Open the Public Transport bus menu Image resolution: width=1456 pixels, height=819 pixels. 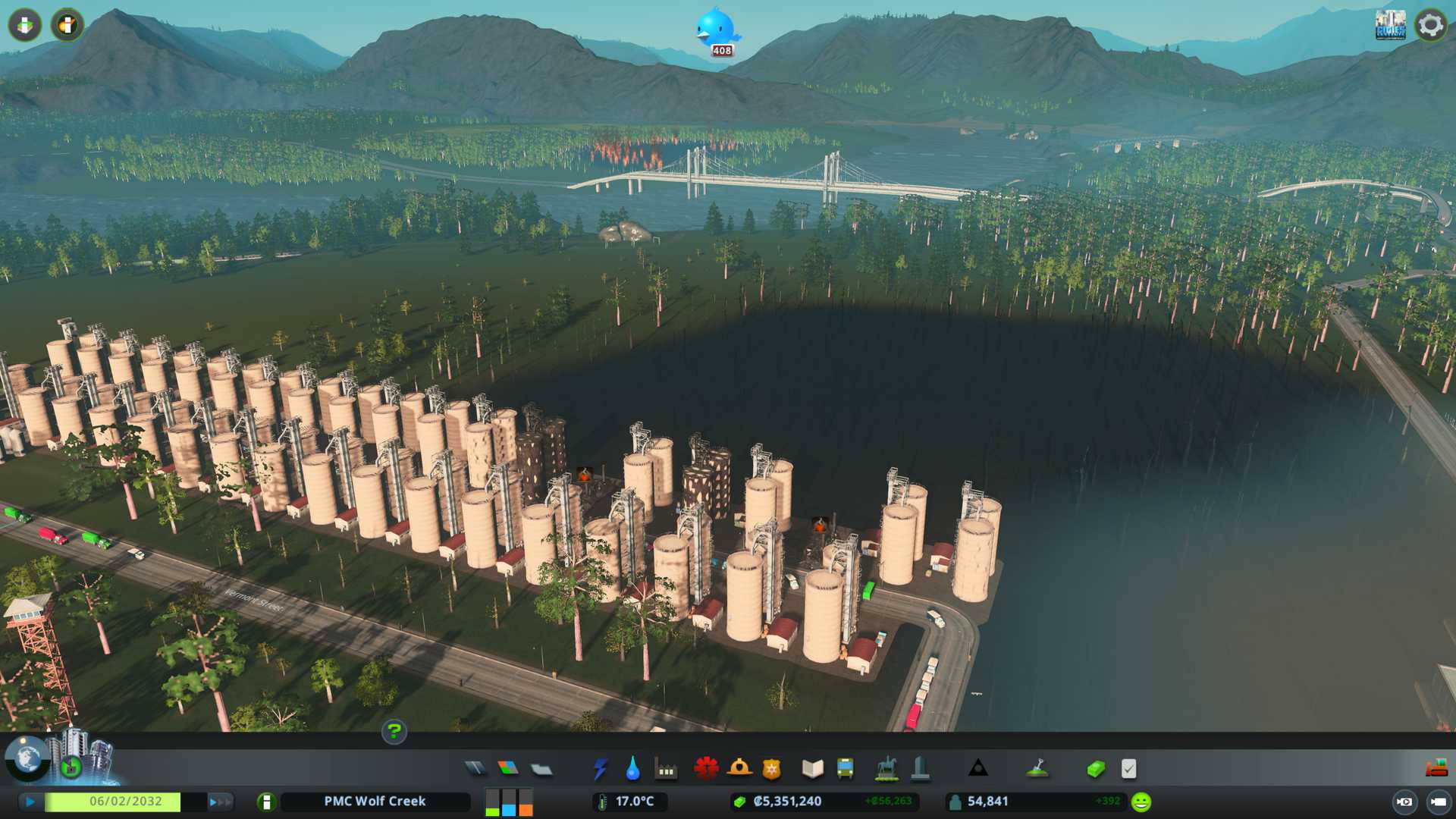click(845, 769)
